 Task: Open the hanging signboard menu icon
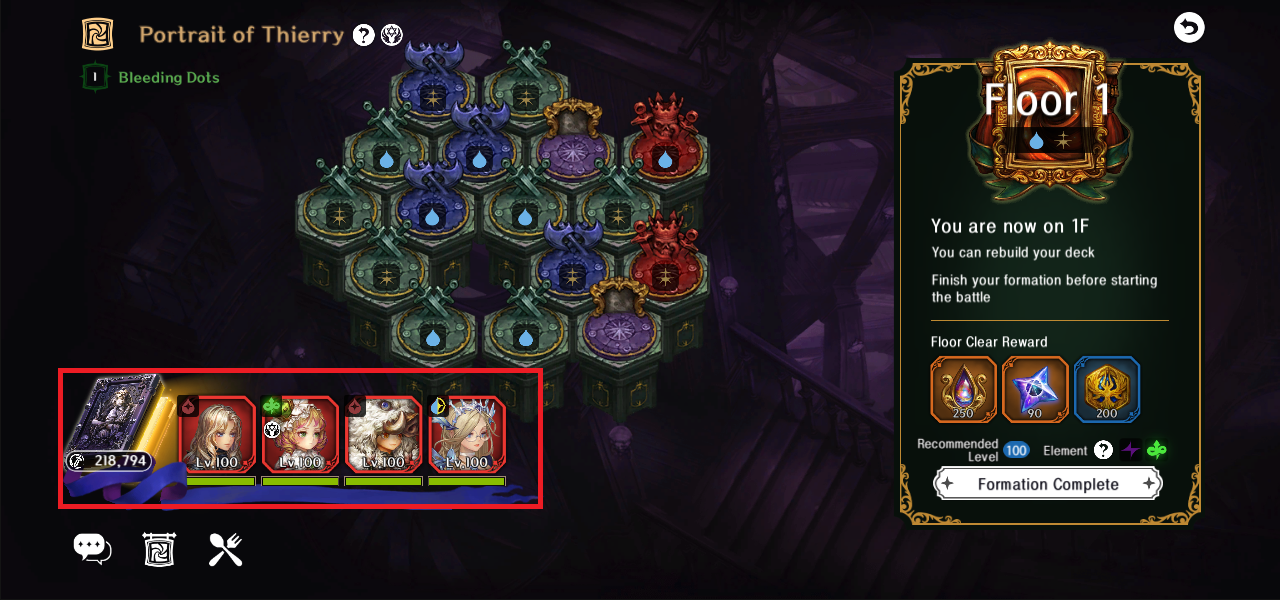pyautogui.click(x=159, y=549)
